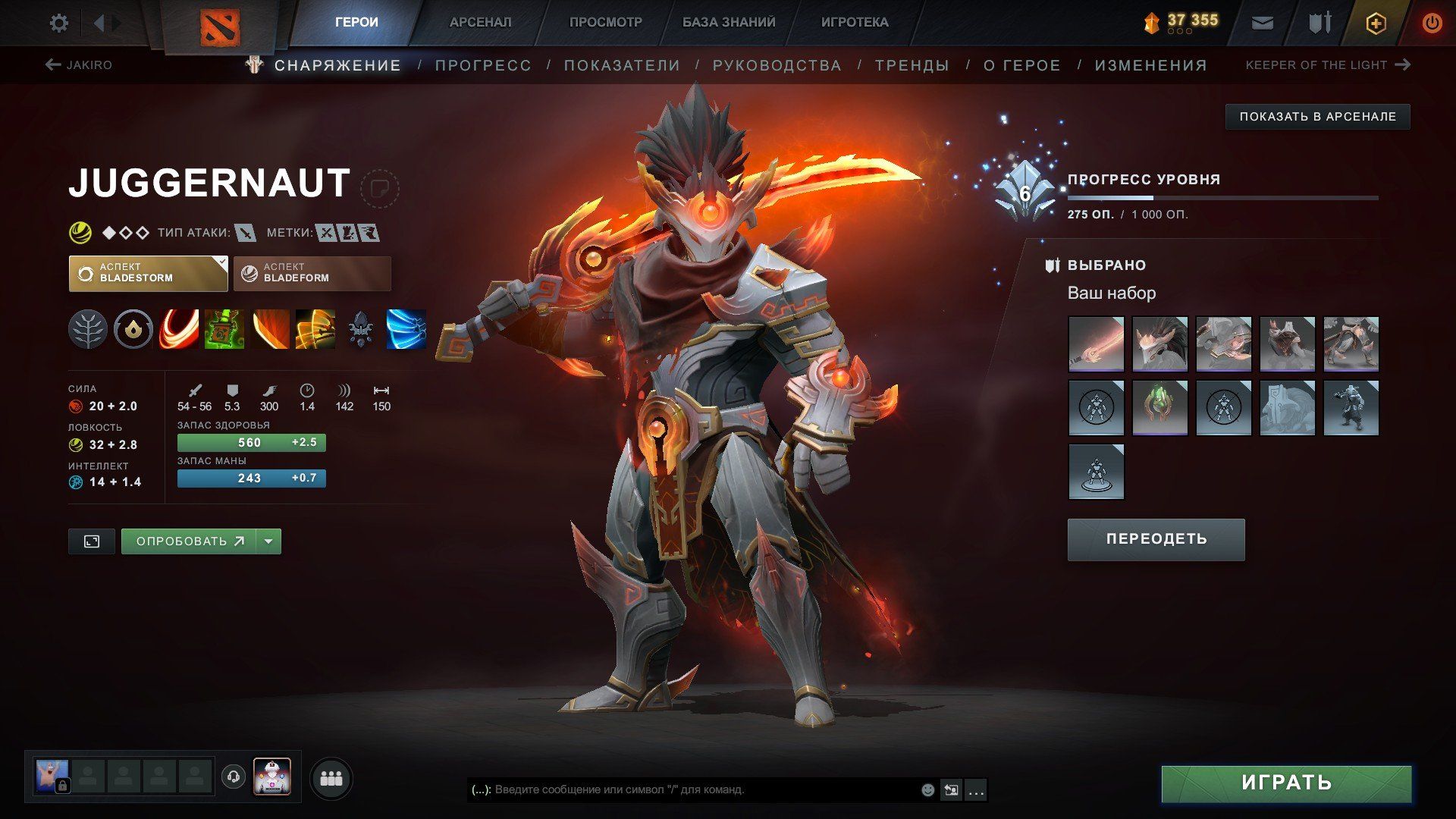Viewport: 1456px width, 819px height.
Task: Open the Показатели hero section
Action: (x=622, y=65)
